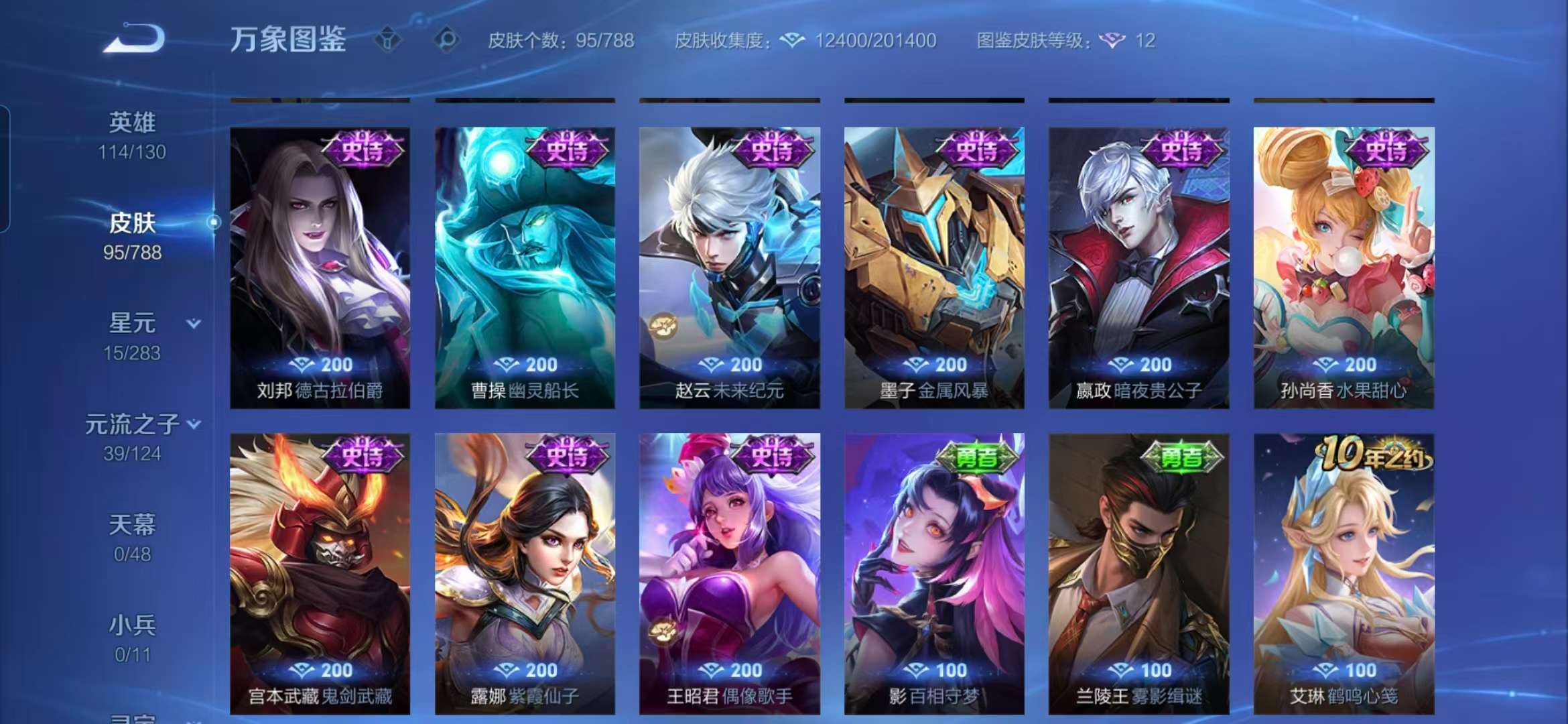
Task: Click the gold token icon on 王昭君 card
Action: pyautogui.click(x=661, y=630)
